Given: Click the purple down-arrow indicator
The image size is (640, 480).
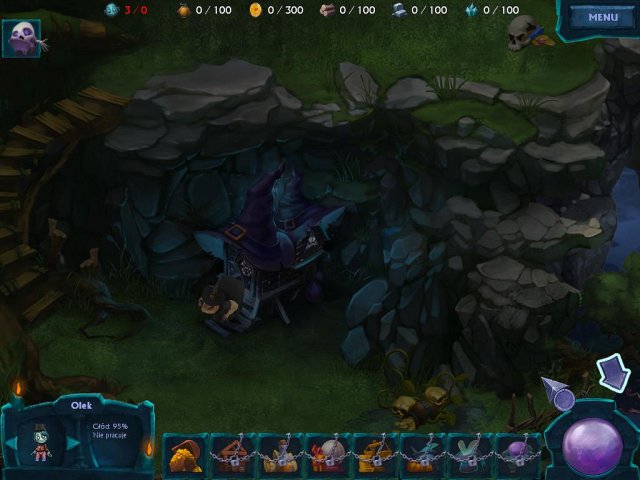Looking at the screenshot, I should coord(612,373).
